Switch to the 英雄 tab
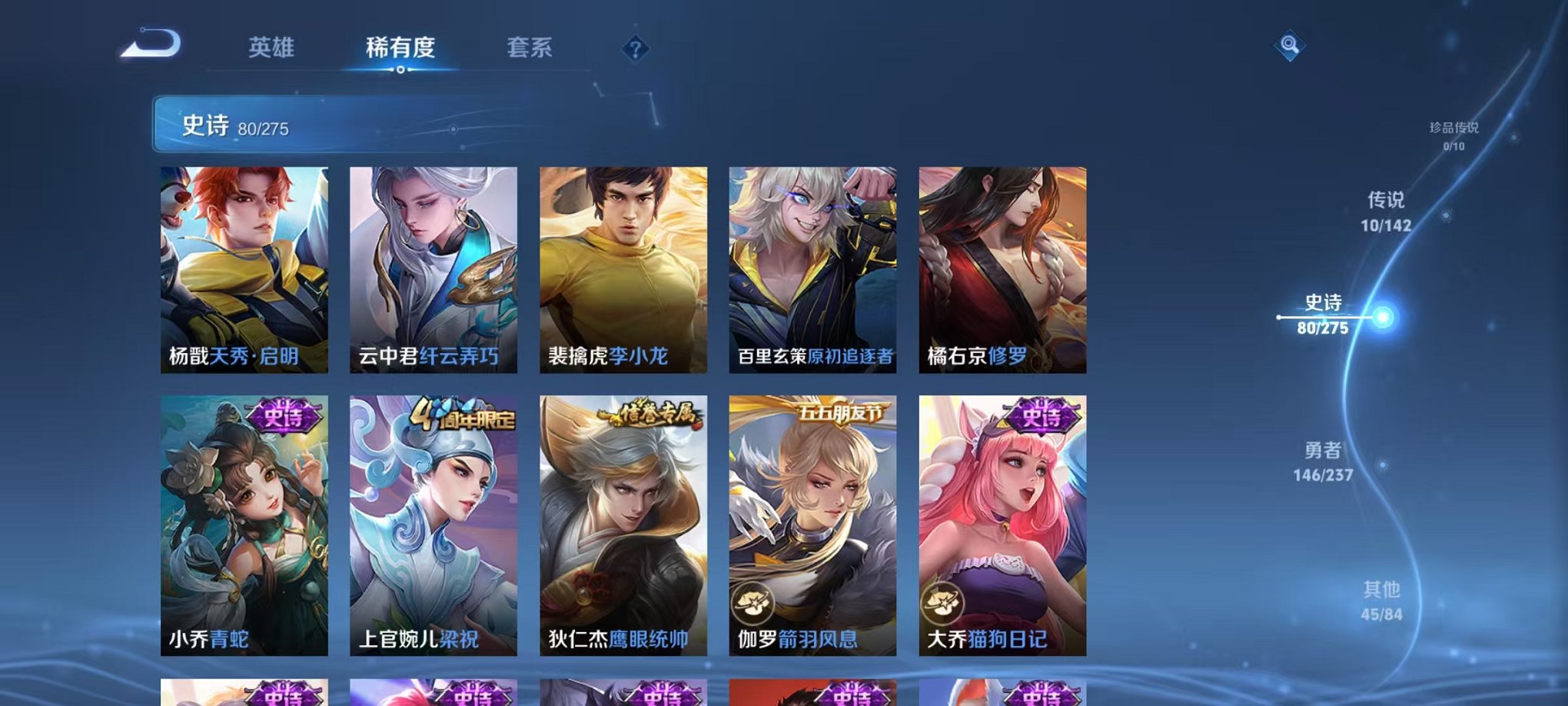The height and width of the screenshot is (706, 1568). coord(272,48)
